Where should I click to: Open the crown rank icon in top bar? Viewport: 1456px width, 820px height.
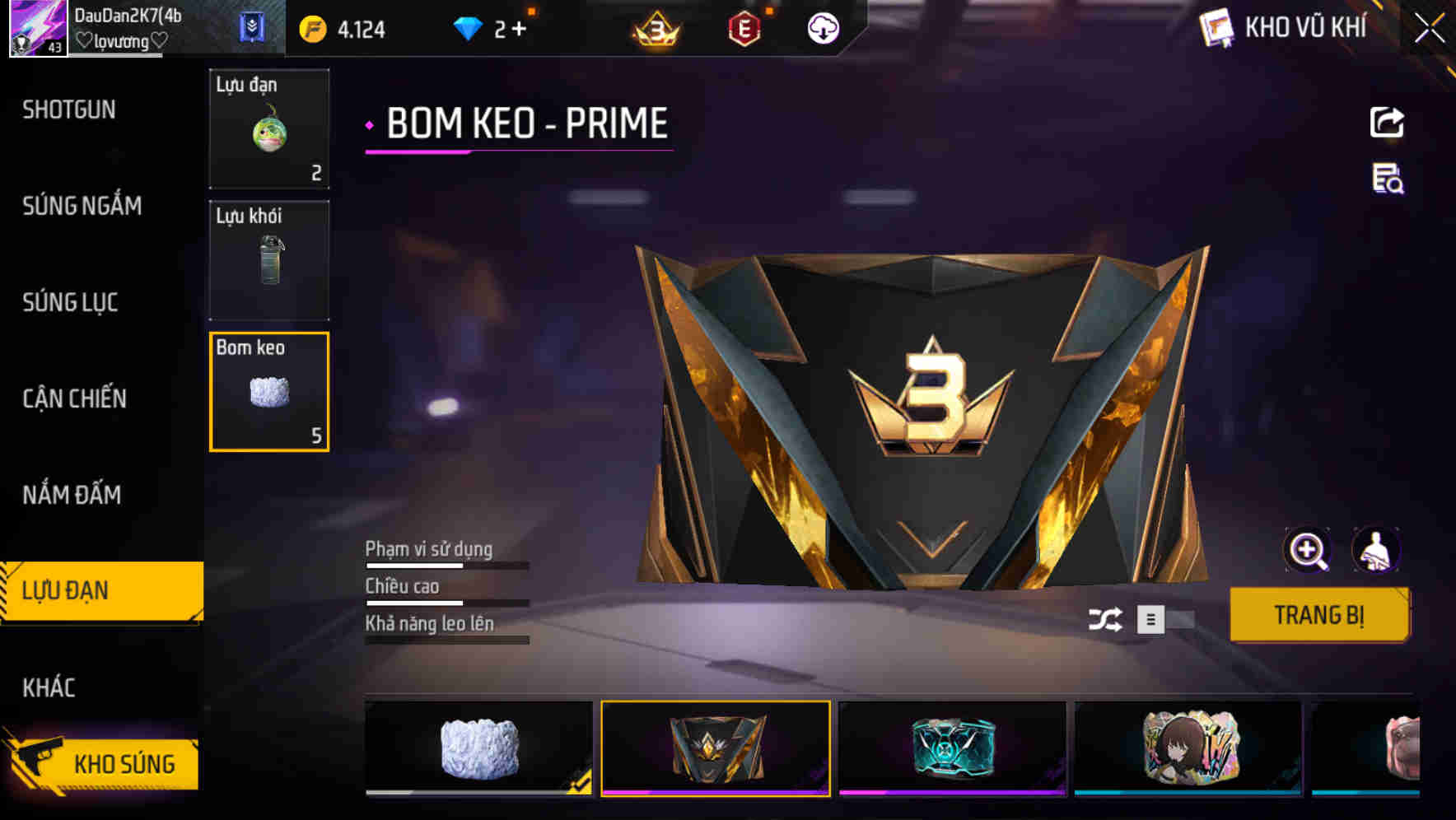coord(655,28)
